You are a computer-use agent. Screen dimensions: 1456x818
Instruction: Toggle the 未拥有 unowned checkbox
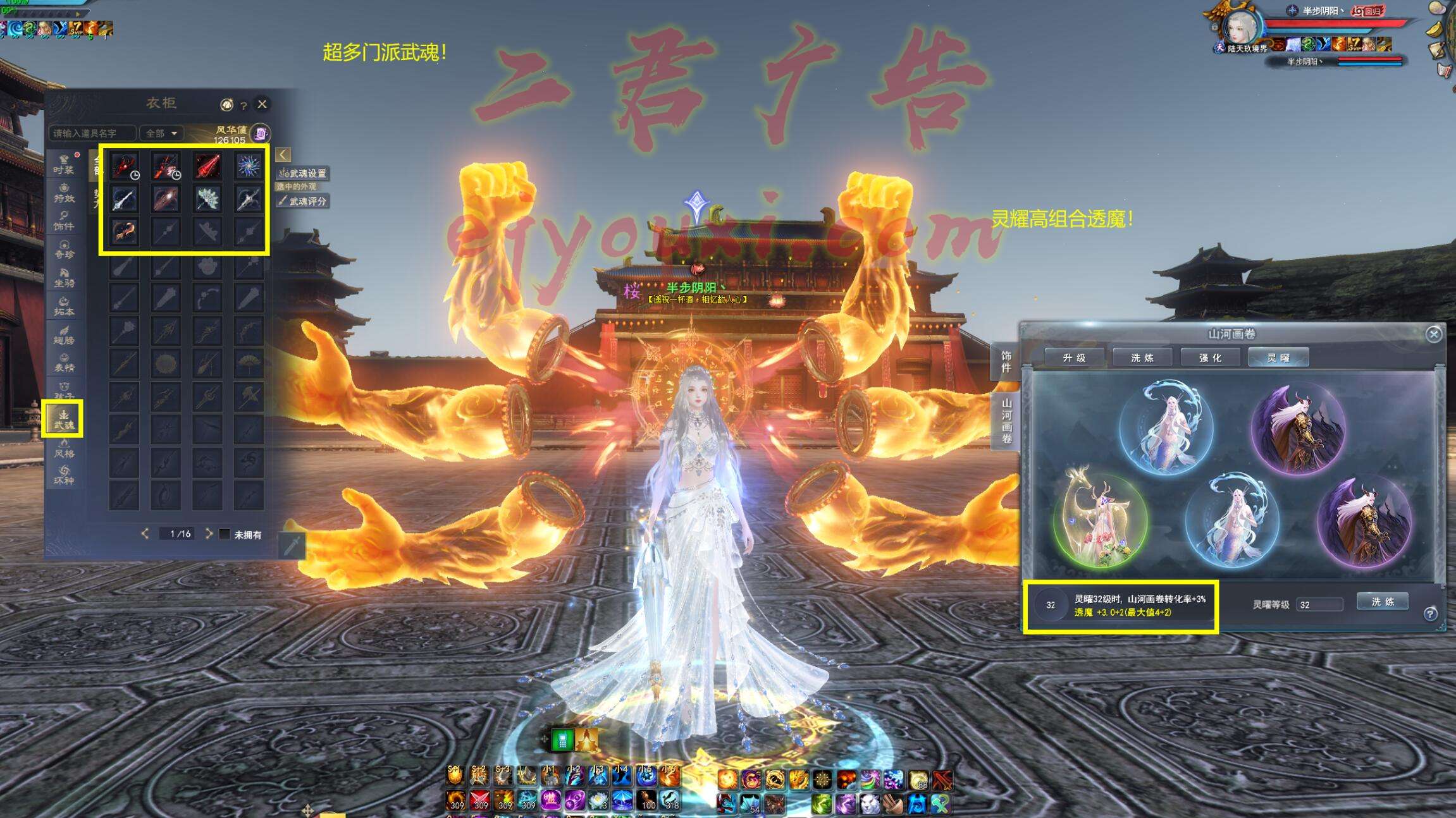tap(225, 534)
